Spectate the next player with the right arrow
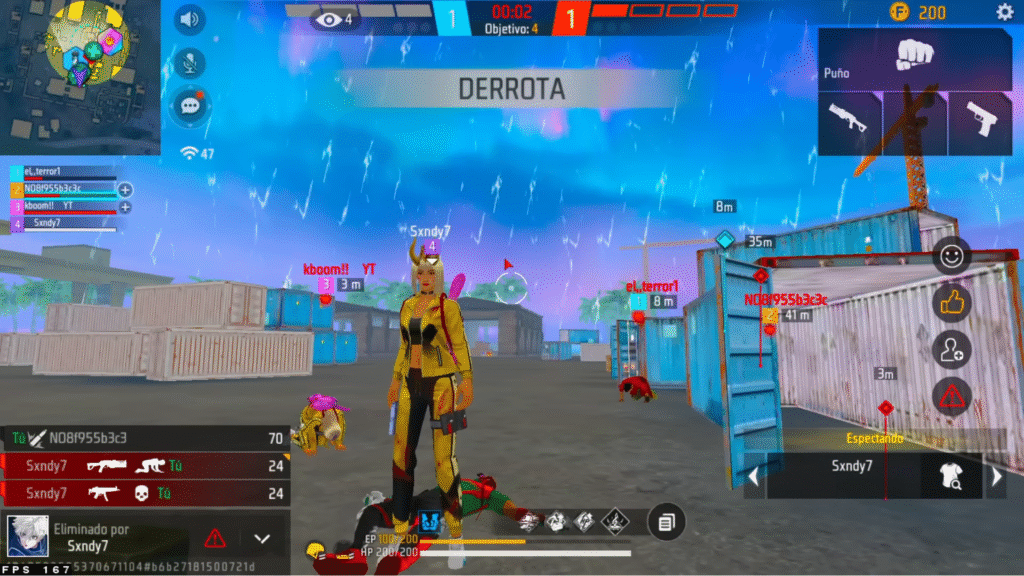The height and width of the screenshot is (576, 1024). pos(996,478)
